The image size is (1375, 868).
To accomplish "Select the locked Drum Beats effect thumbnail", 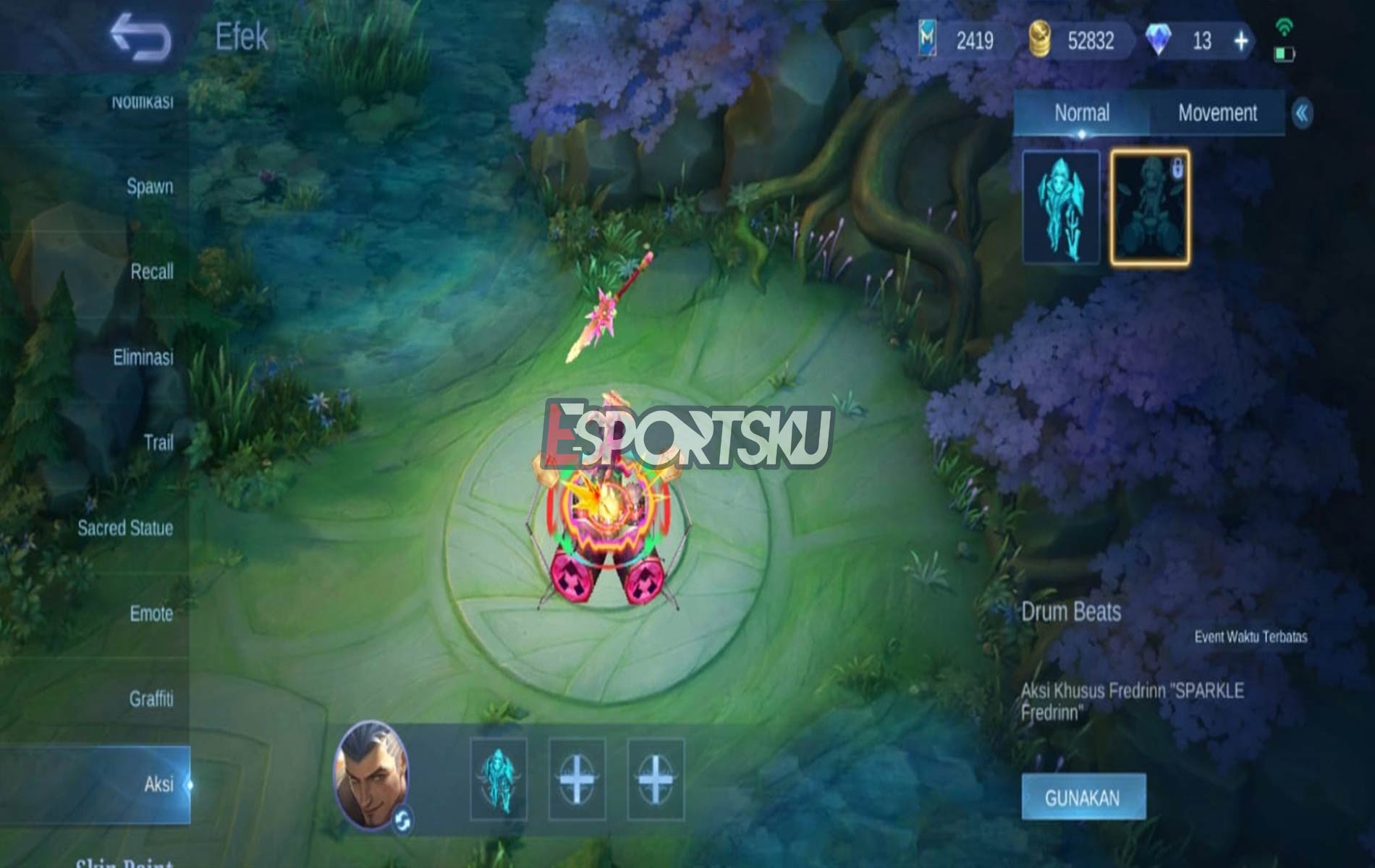I will click(x=1151, y=206).
